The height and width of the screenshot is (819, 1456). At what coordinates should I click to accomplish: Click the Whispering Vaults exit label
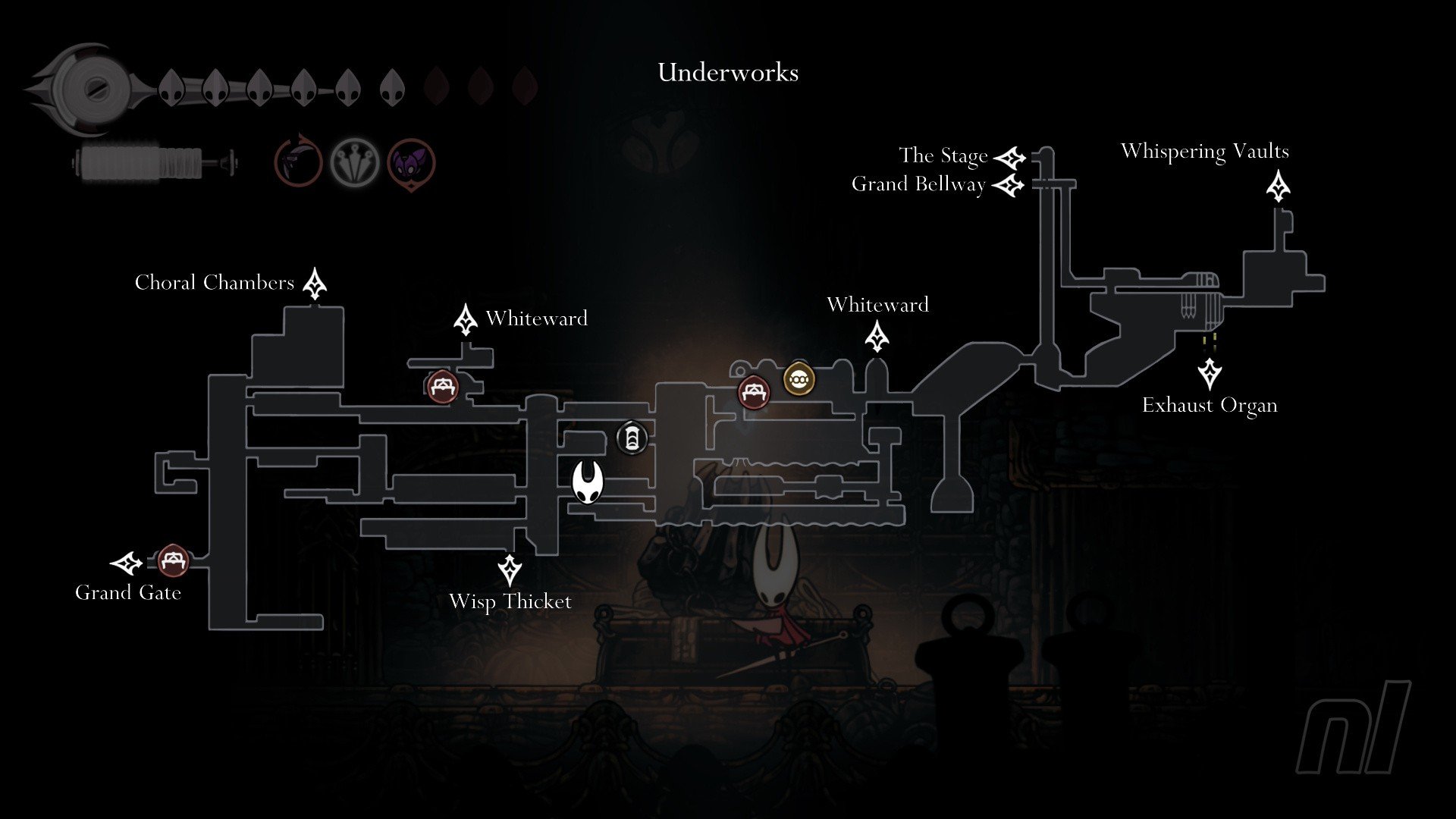(1204, 152)
